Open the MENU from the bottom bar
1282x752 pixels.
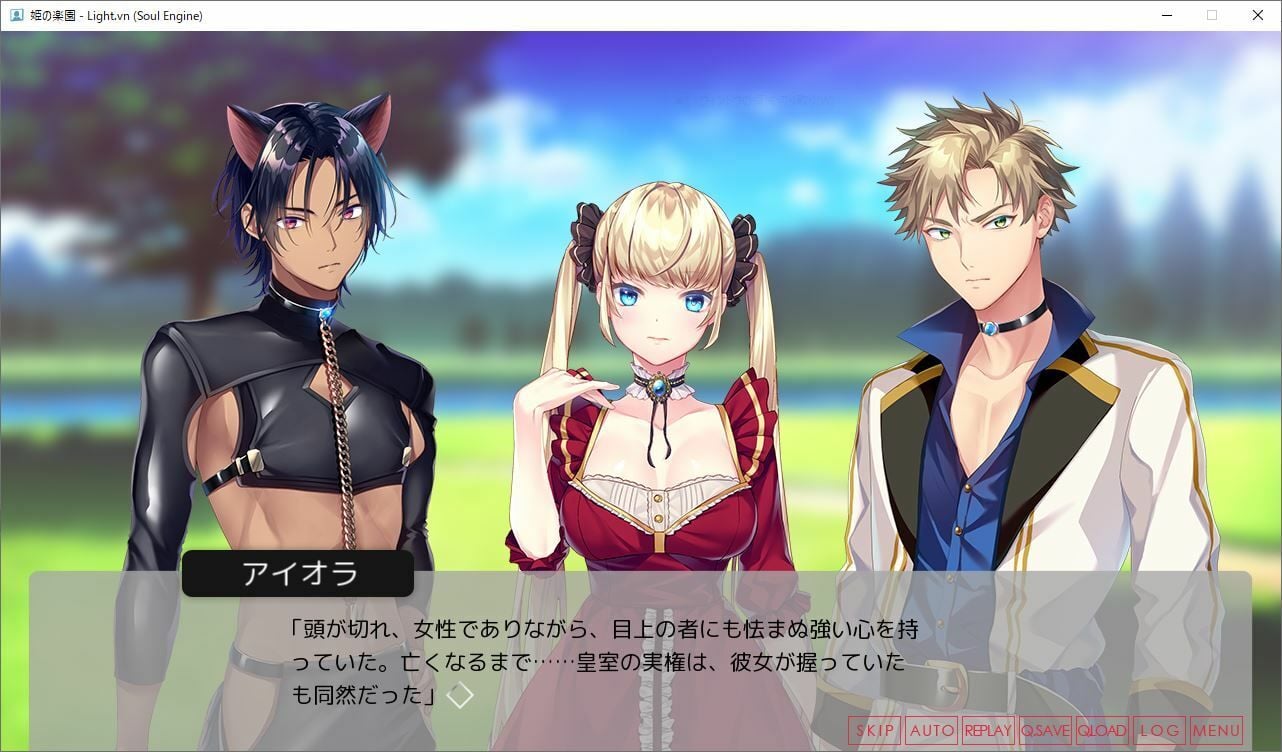[x=1218, y=731]
